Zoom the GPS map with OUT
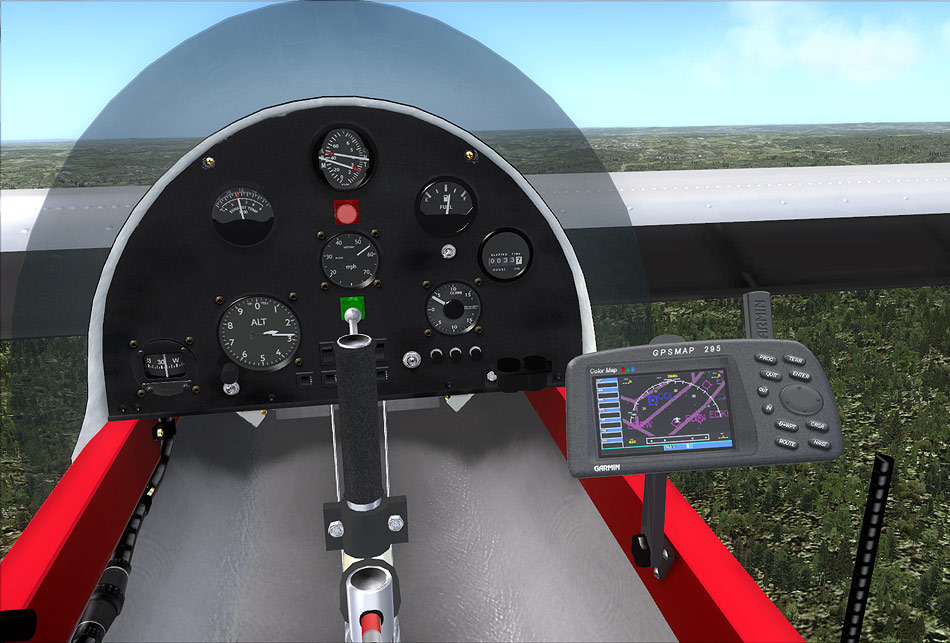 (764, 390)
